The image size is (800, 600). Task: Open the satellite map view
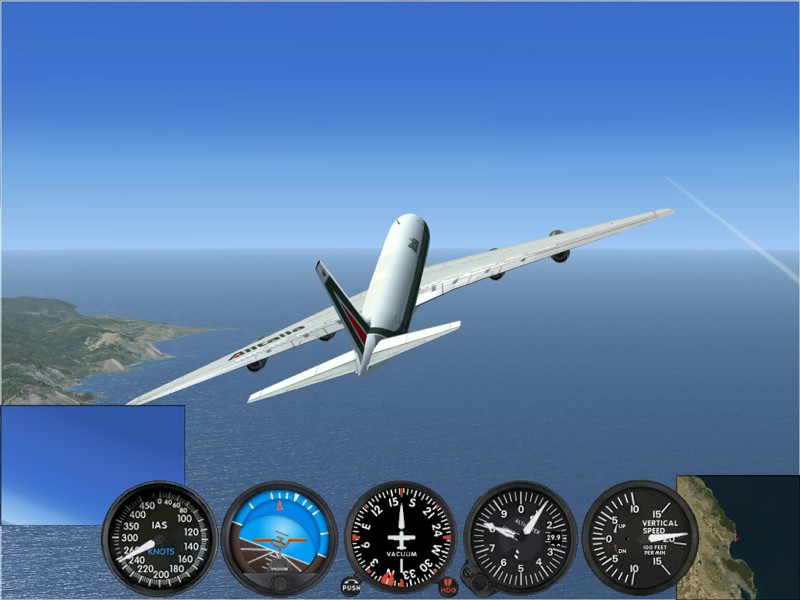(x=737, y=535)
